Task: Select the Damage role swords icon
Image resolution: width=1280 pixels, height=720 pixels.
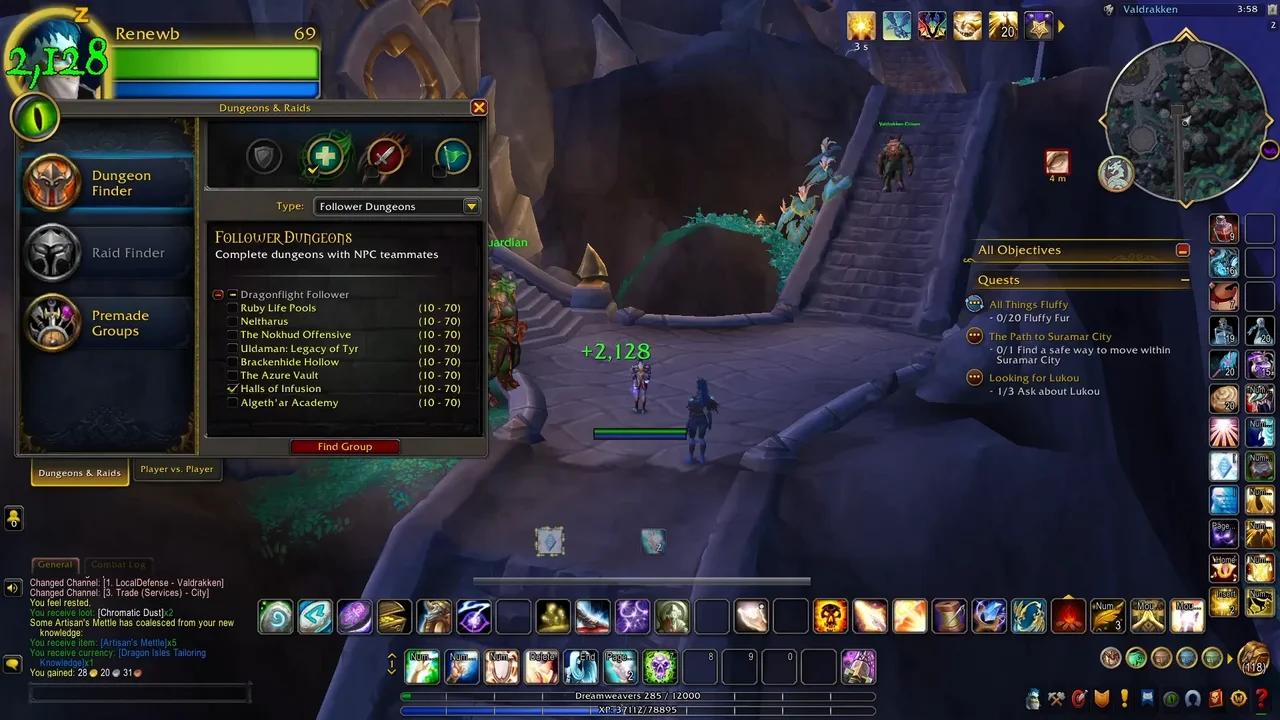Action: pyautogui.click(x=384, y=156)
